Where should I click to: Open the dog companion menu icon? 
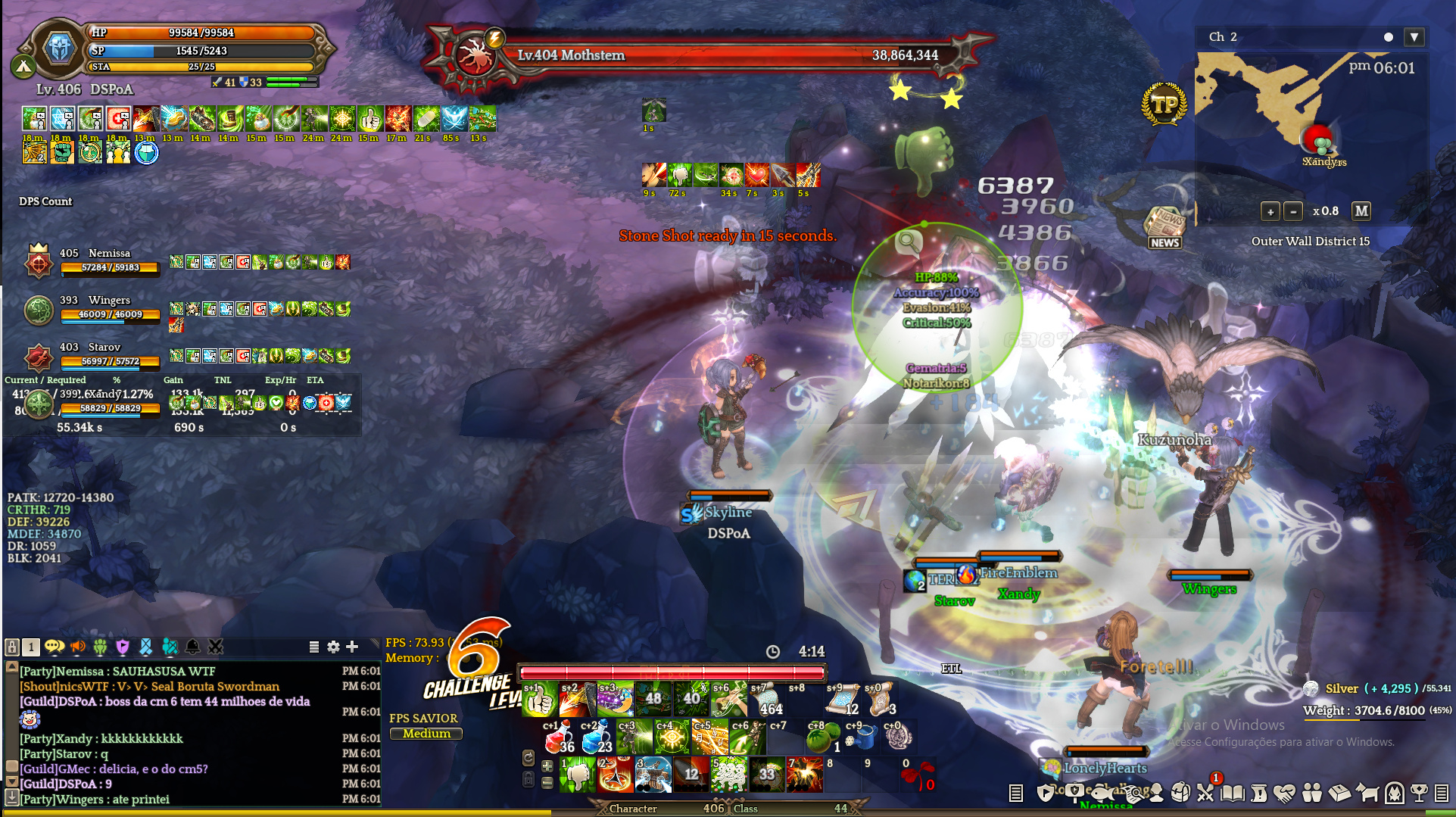point(1367,793)
